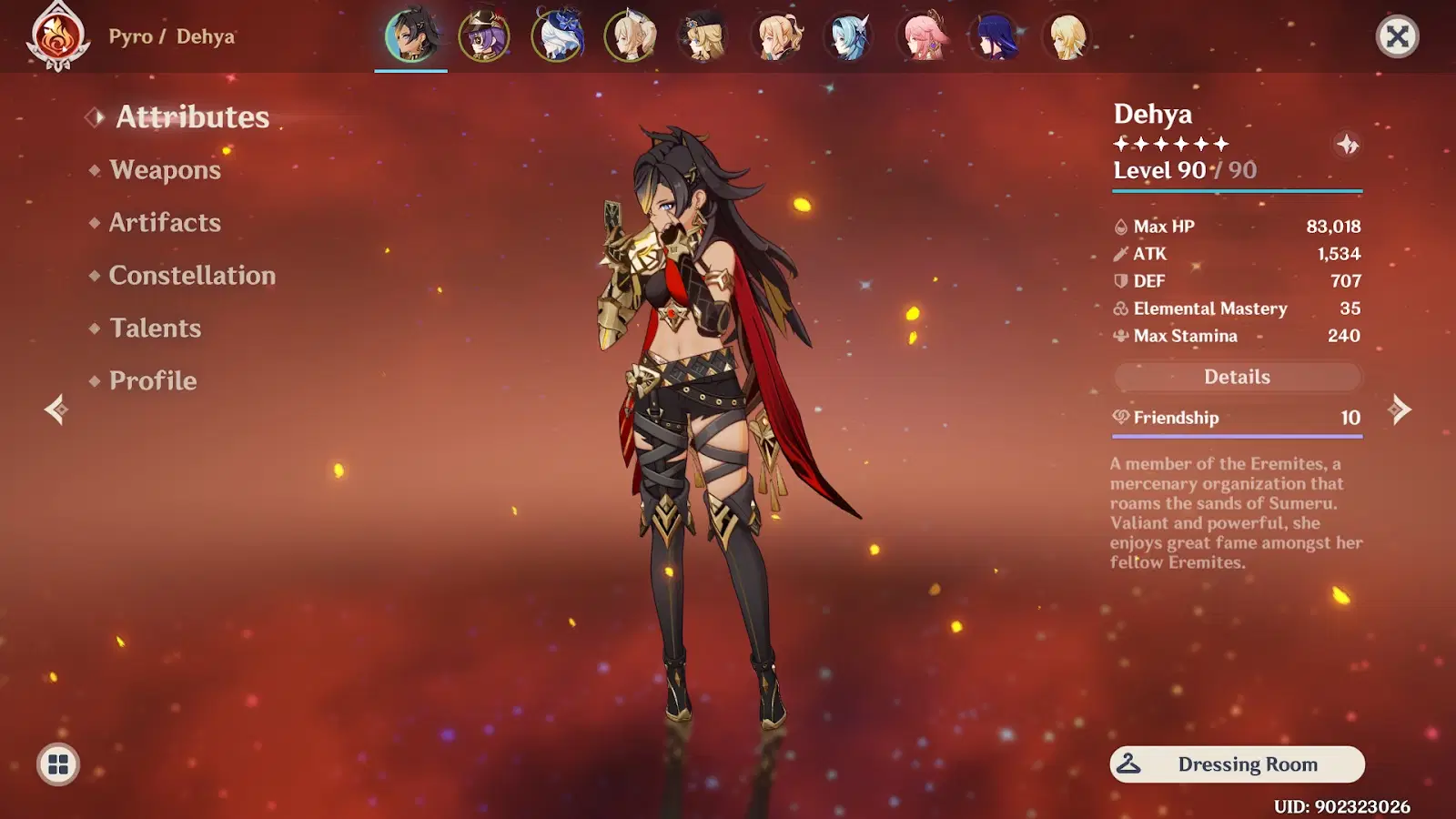The height and width of the screenshot is (819, 1456).
Task: Click the right arrow to view next character
Action: click(x=1400, y=411)
